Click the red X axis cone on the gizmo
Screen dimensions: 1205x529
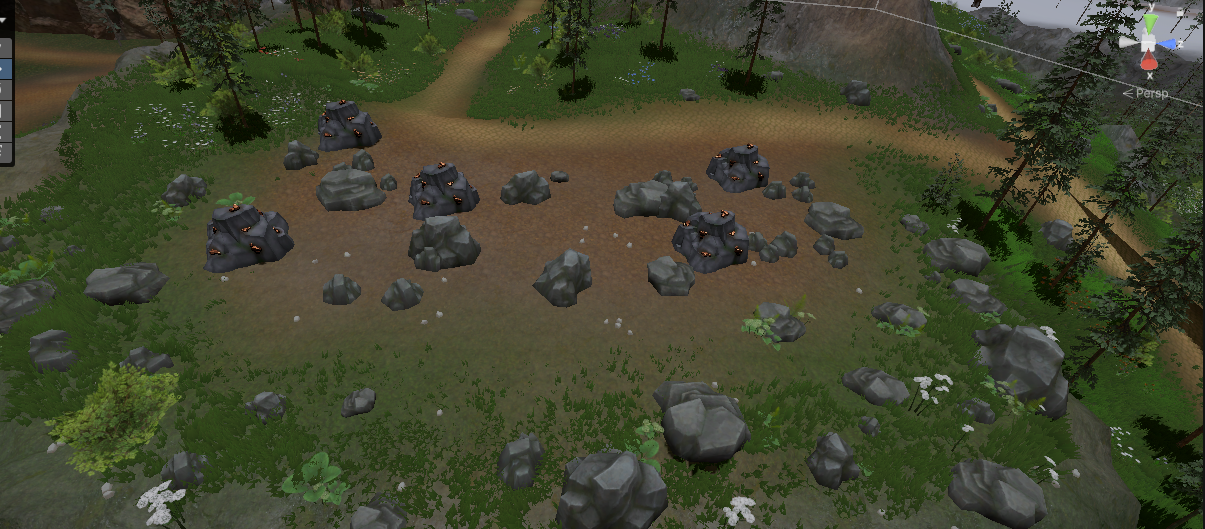point(1150,62)
